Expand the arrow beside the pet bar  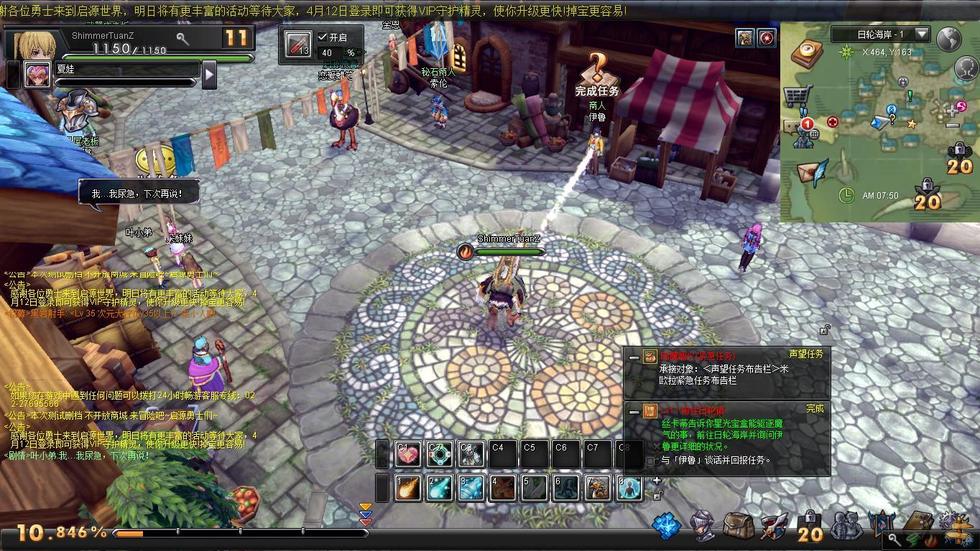(x=209, y=74)
